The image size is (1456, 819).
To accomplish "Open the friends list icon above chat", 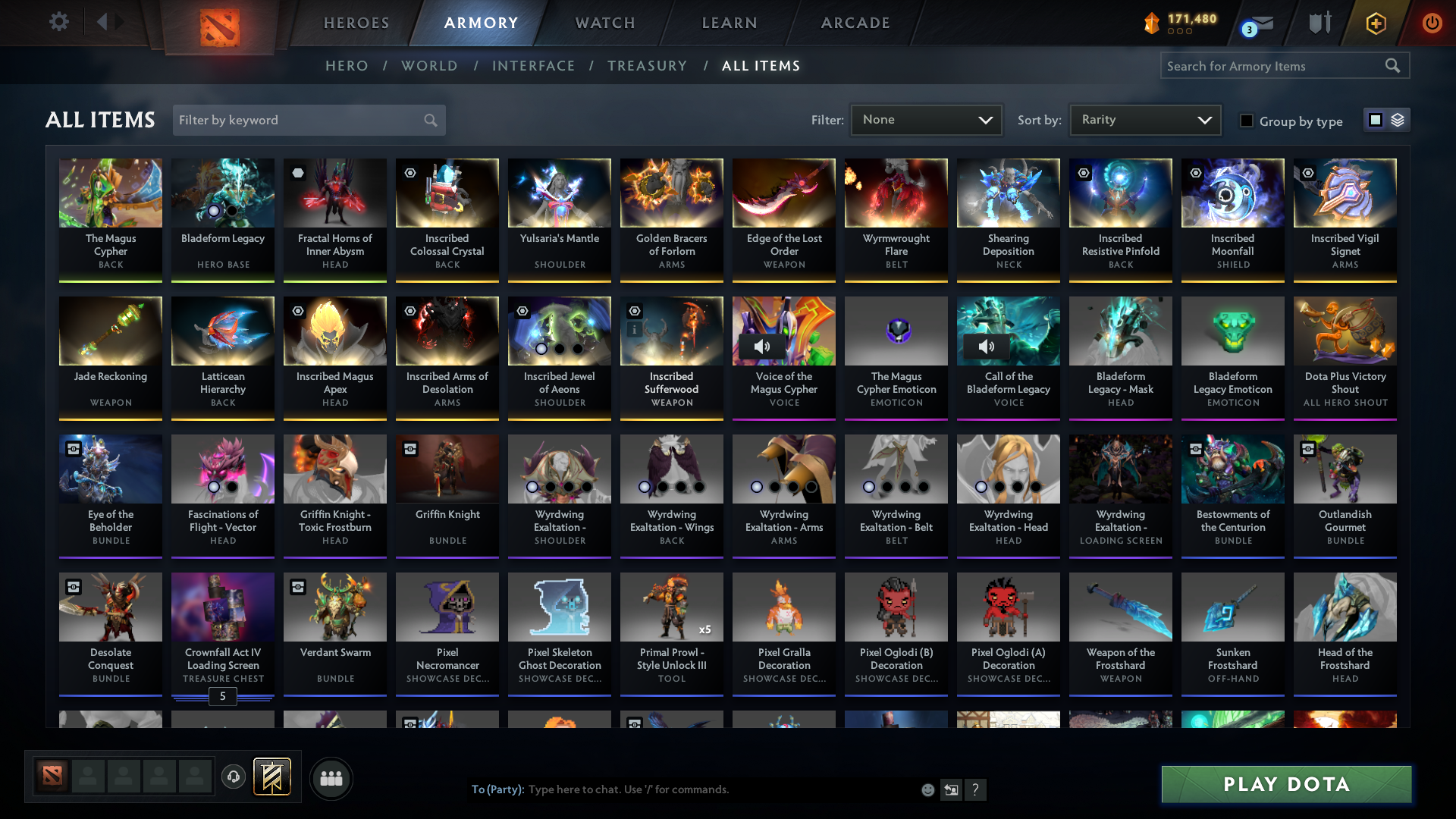I will 331,778.
